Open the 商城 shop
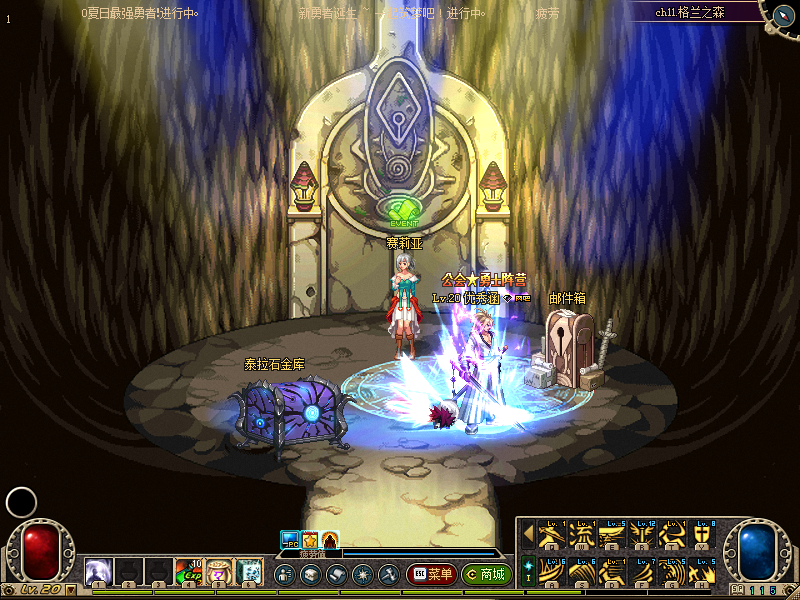The width and height of the screenshot is (800, 600). pyautogui.click(x=486, y=575)
